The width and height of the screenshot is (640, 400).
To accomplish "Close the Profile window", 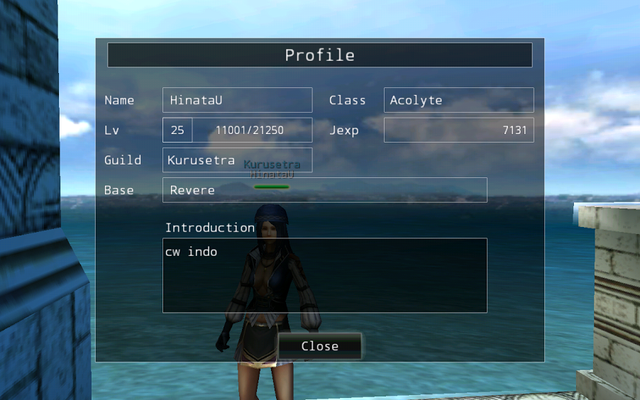I will (x=319, y=346).
